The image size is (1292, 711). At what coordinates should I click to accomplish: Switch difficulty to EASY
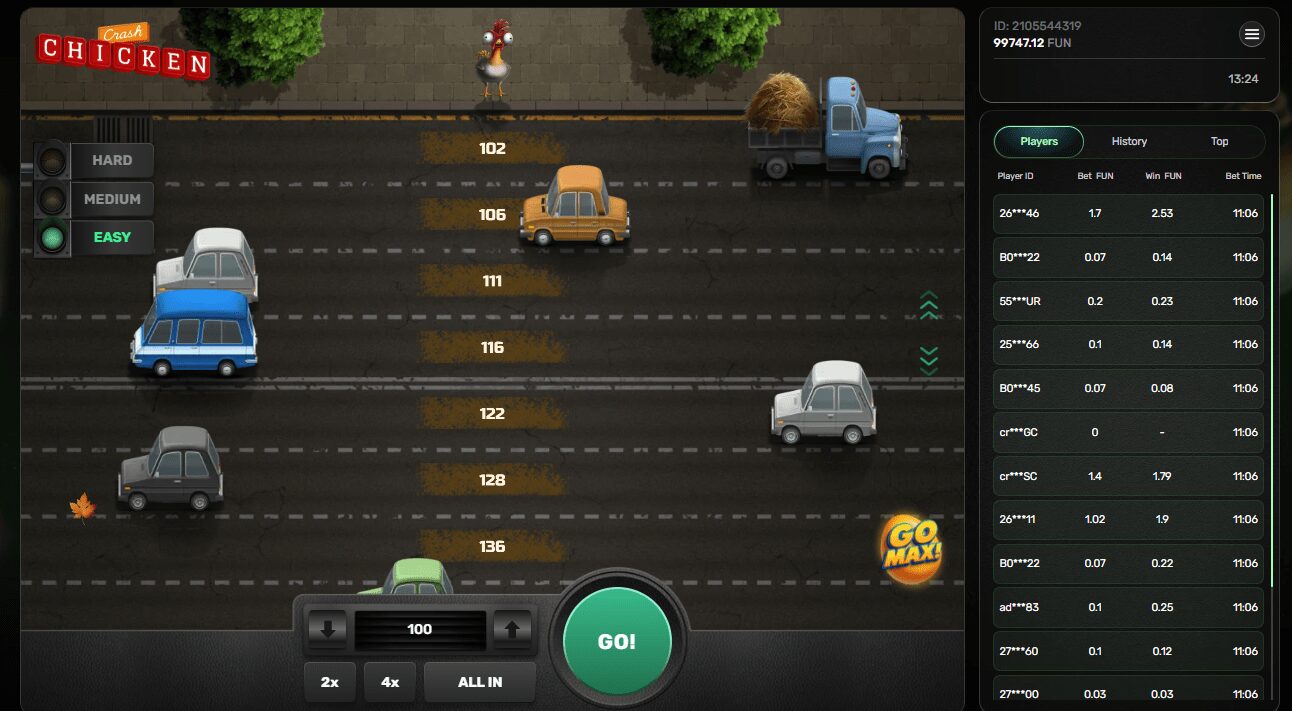click(111, 238)
